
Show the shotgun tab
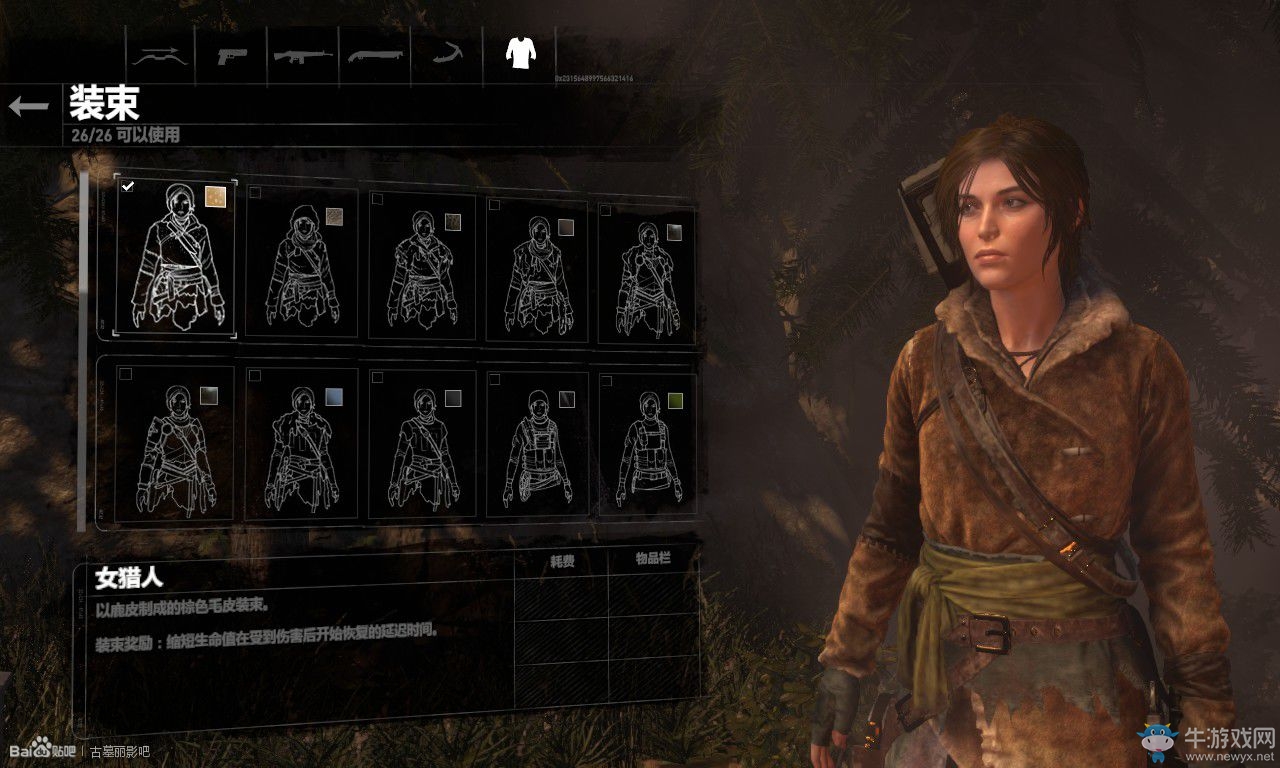click(x=375, y=54)
